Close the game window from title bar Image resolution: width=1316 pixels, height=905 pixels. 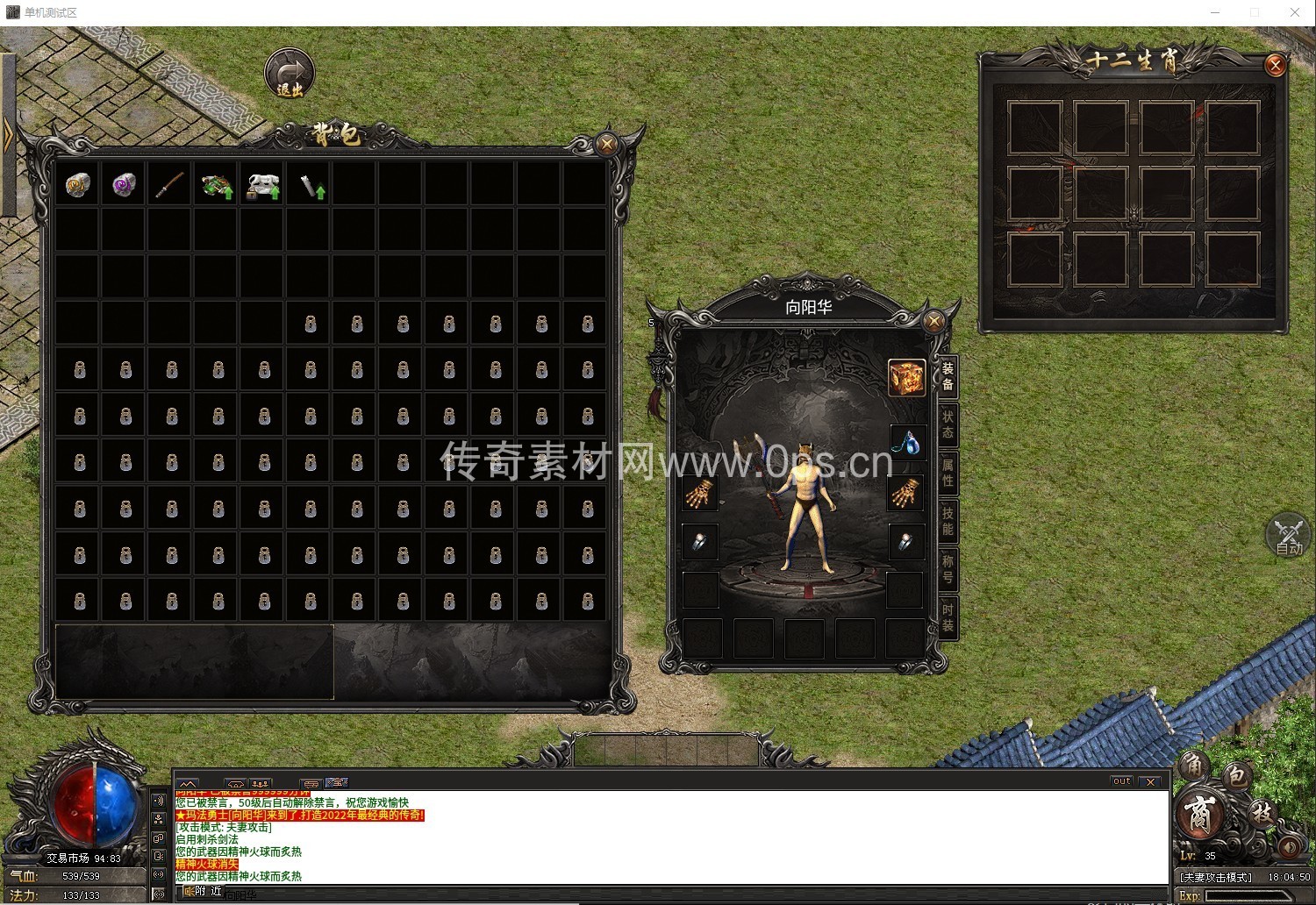coord(1294,12)
